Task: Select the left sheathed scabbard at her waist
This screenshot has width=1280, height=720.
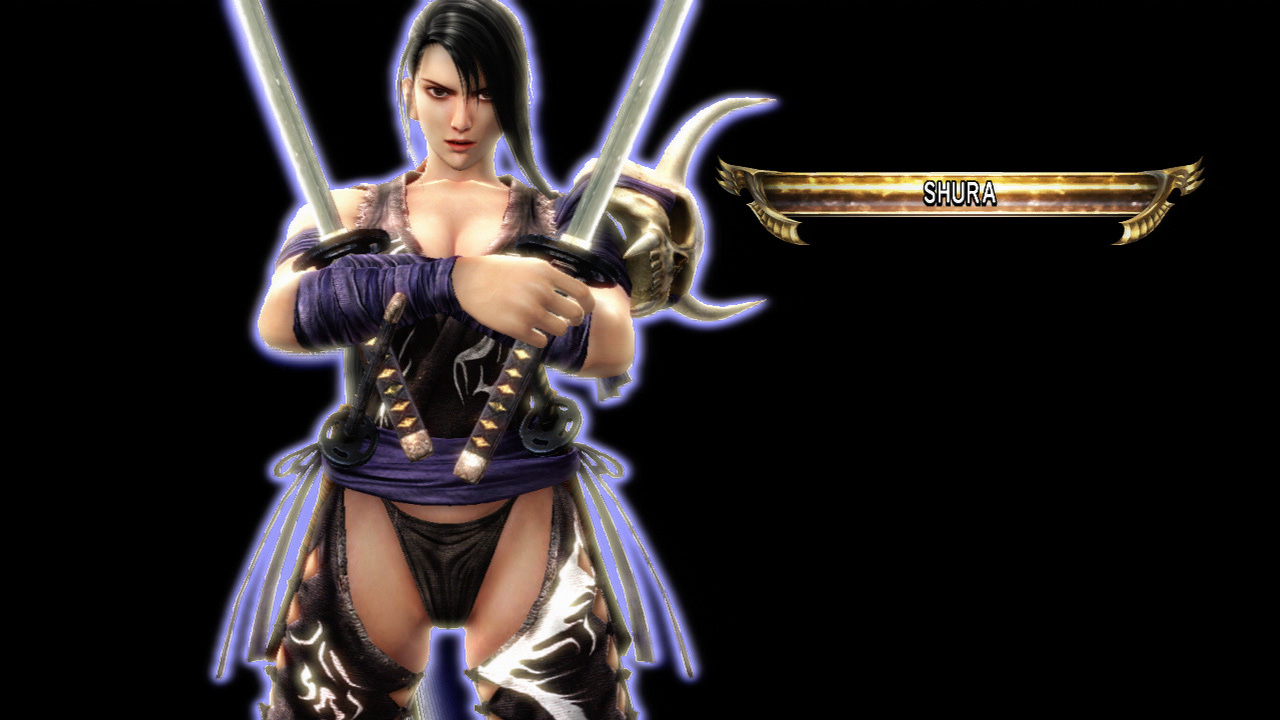Action: (400, 390)
